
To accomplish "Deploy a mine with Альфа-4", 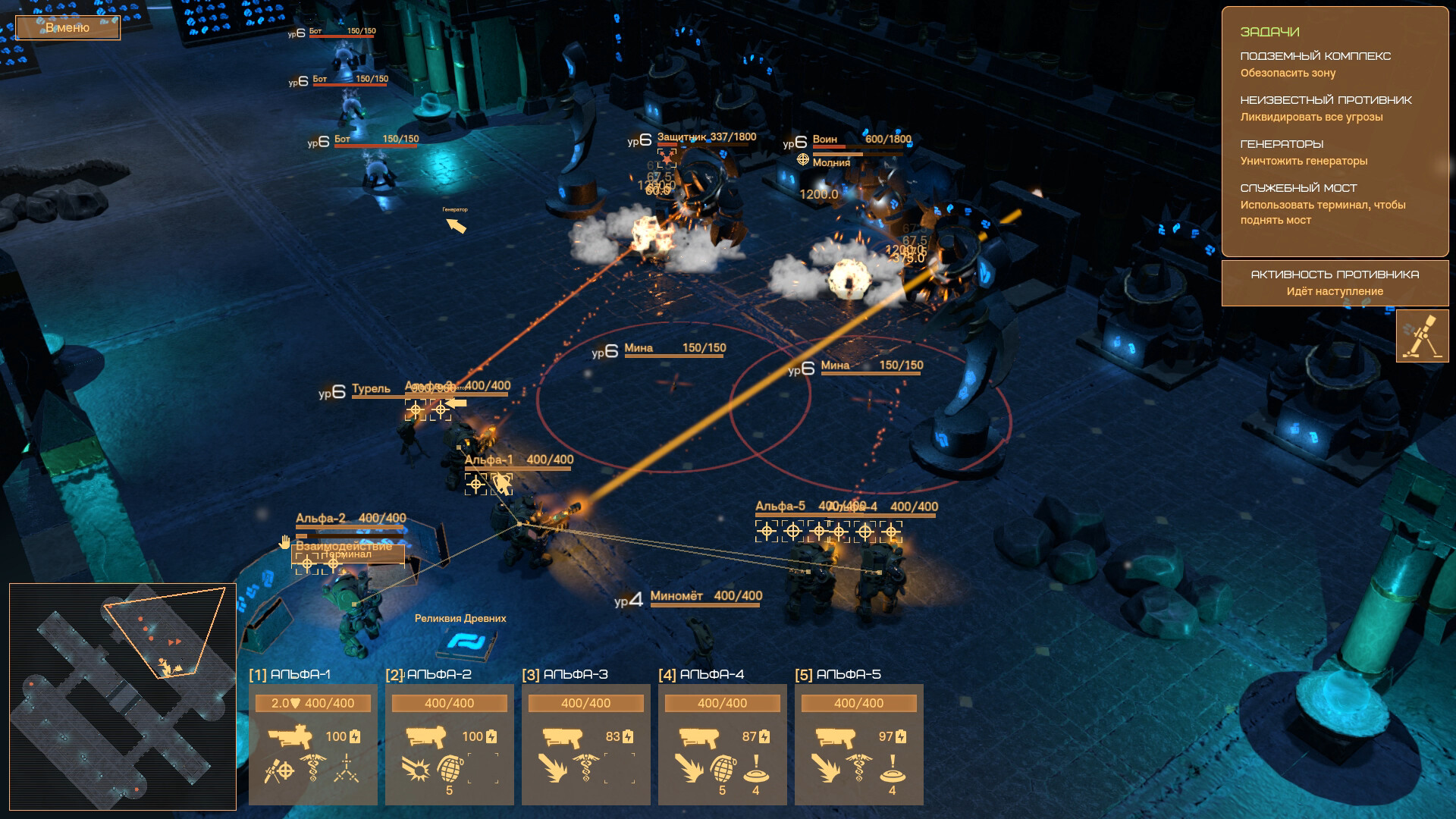I will pos(756,769).
